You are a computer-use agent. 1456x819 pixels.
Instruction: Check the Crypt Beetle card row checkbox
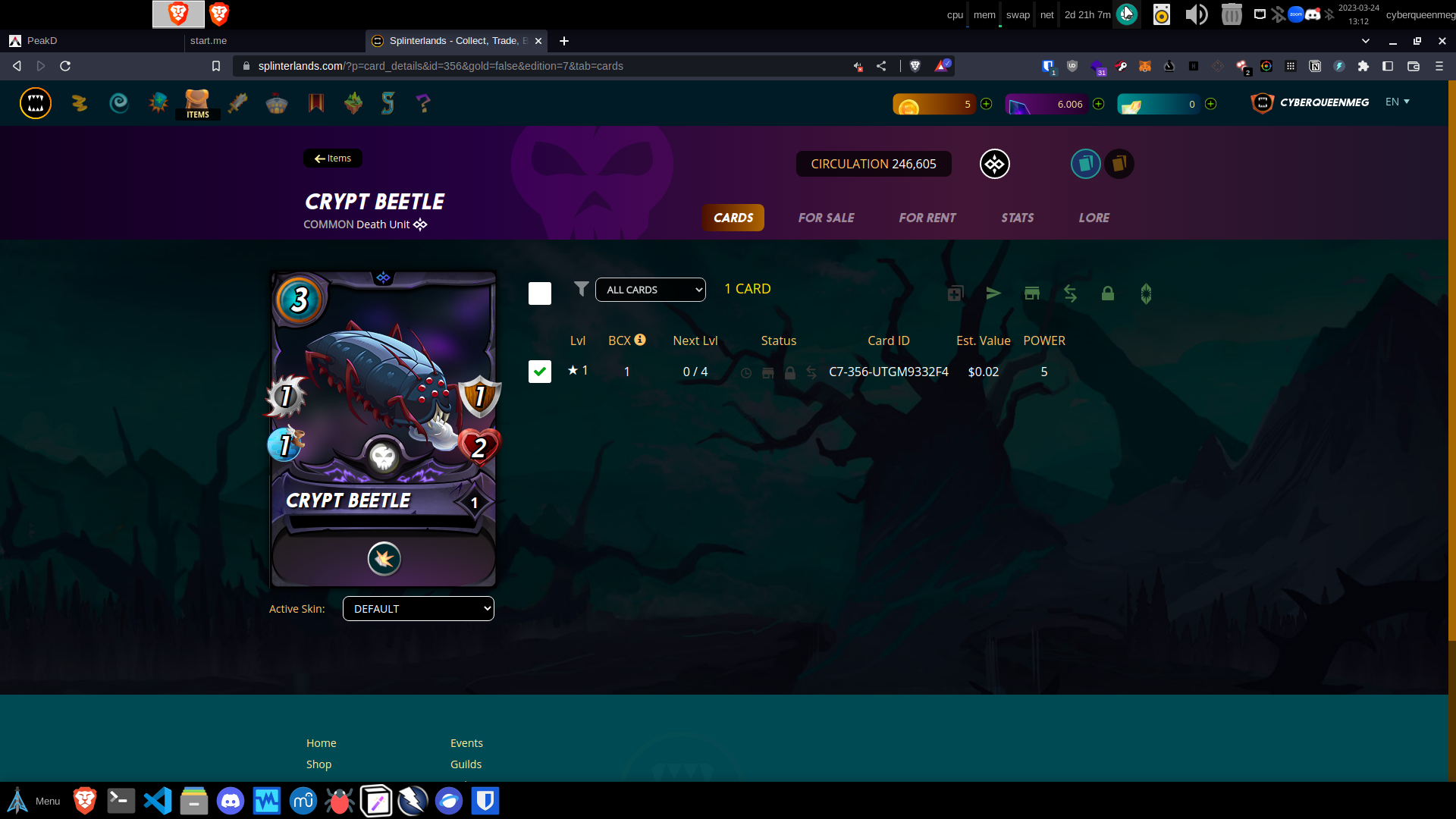[539, 372]
